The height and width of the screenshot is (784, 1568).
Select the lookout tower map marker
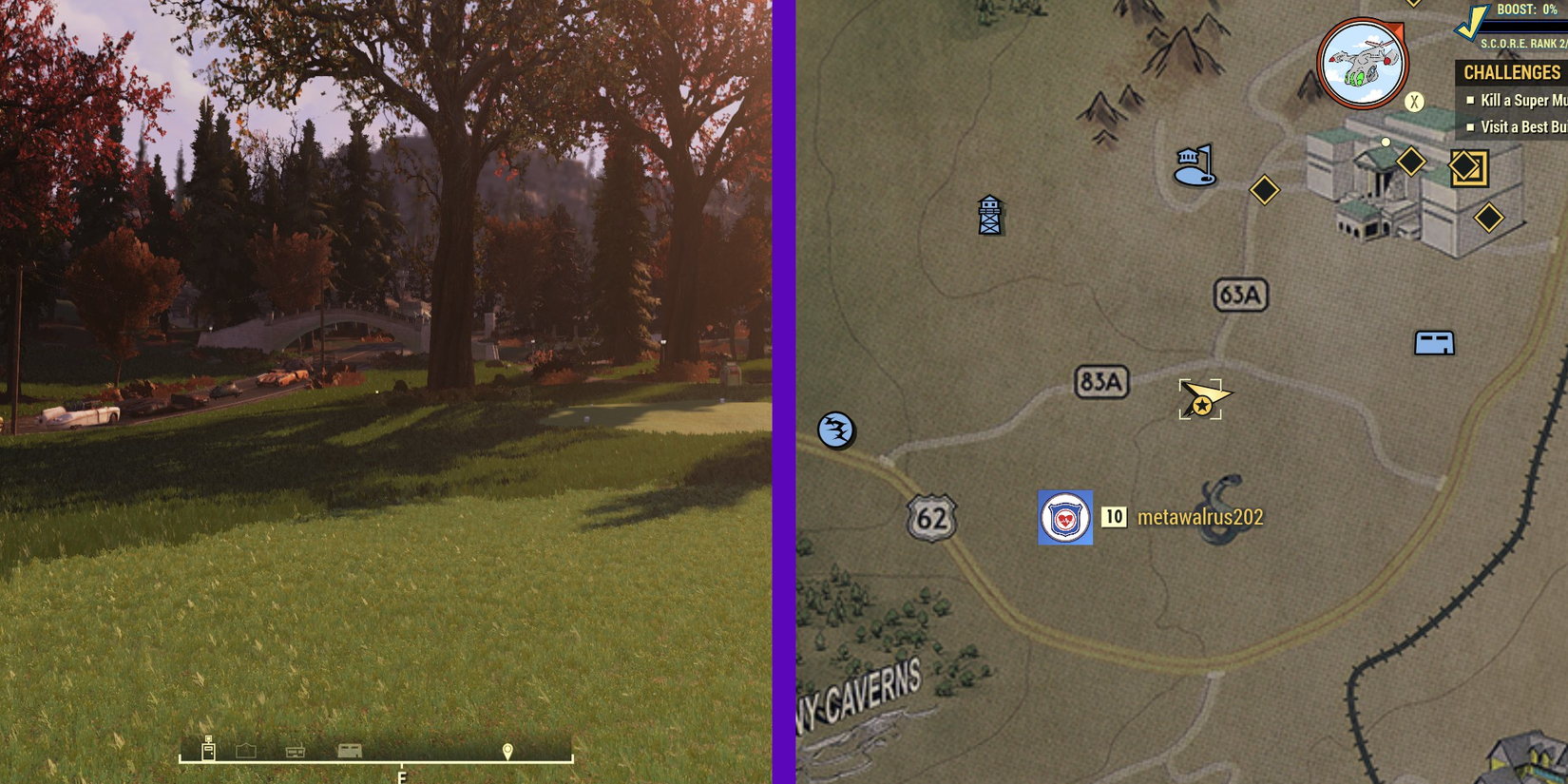(990, 214)
